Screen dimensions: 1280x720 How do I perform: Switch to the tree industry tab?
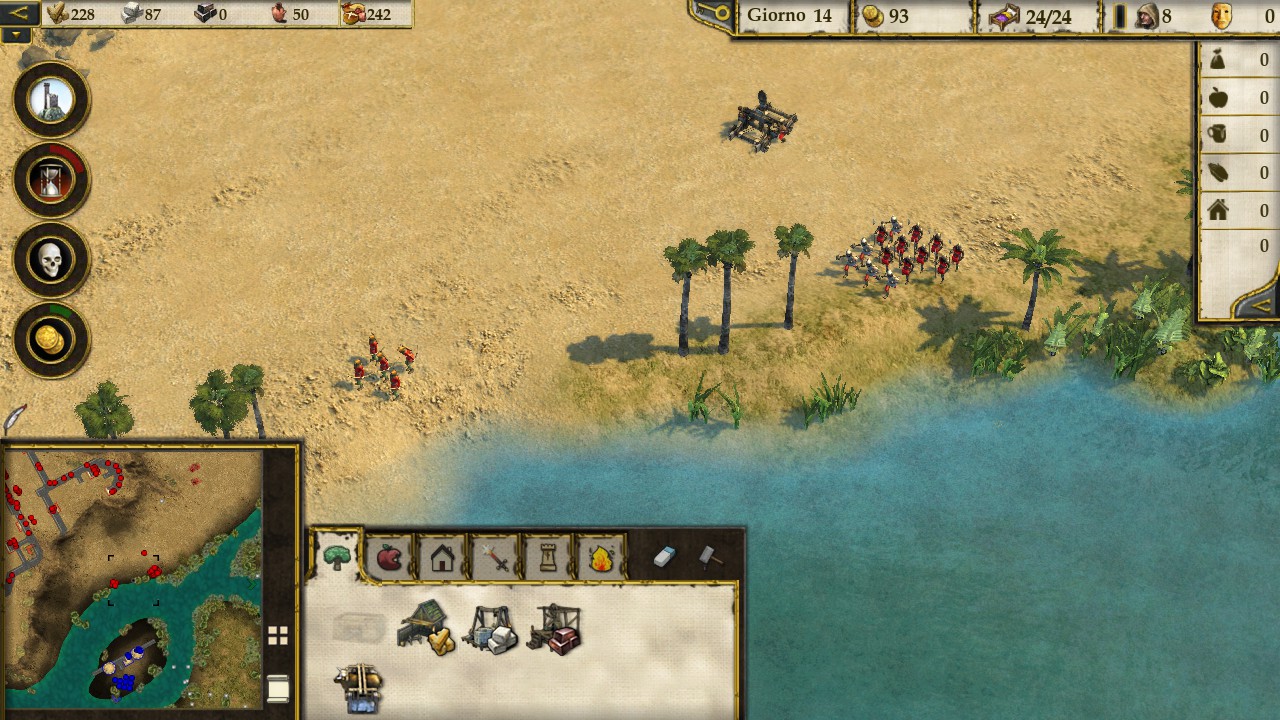point(337,558)
